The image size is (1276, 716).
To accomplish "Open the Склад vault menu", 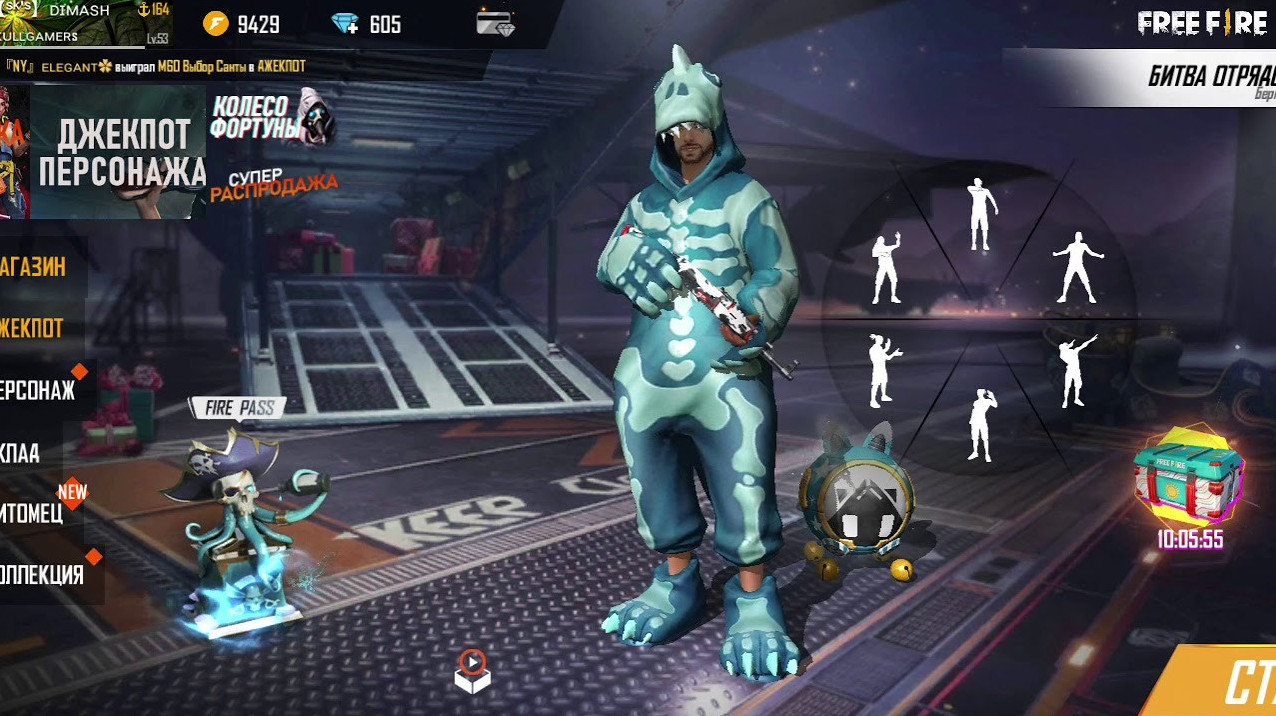I will pos(22,453).
